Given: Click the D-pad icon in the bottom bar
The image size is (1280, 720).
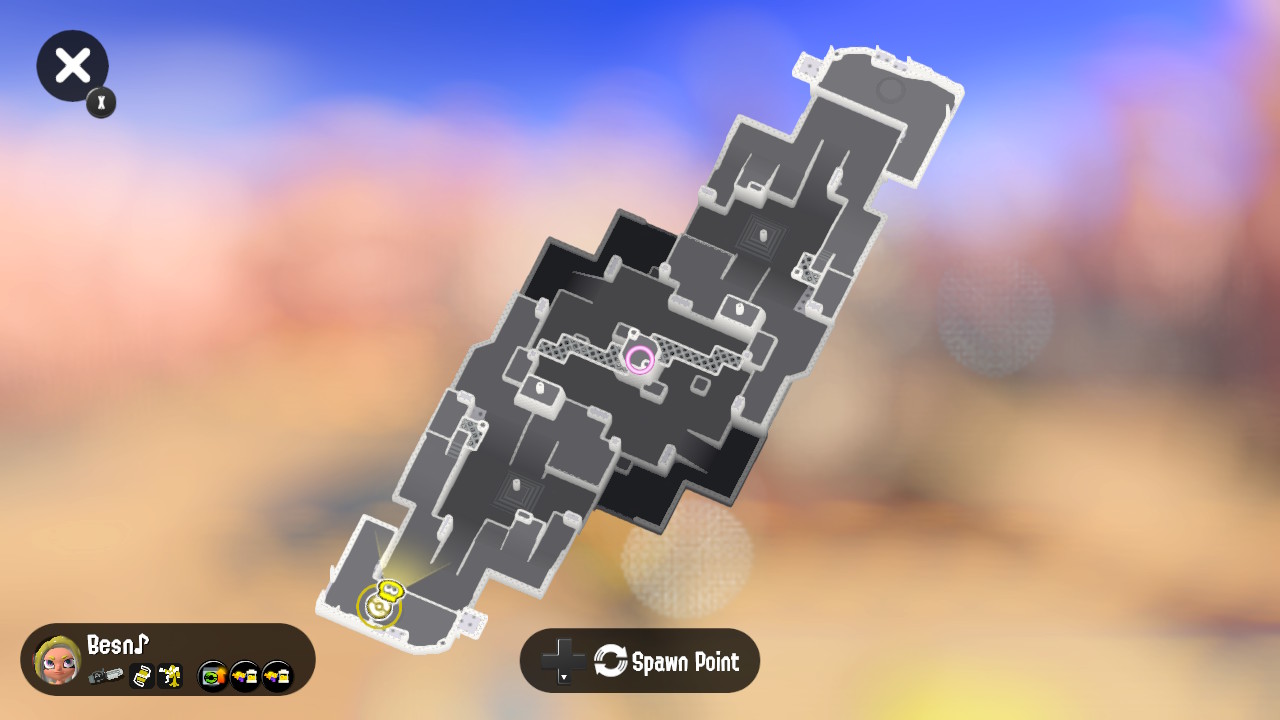Looking at the screenshot, I should click(562, 659).
